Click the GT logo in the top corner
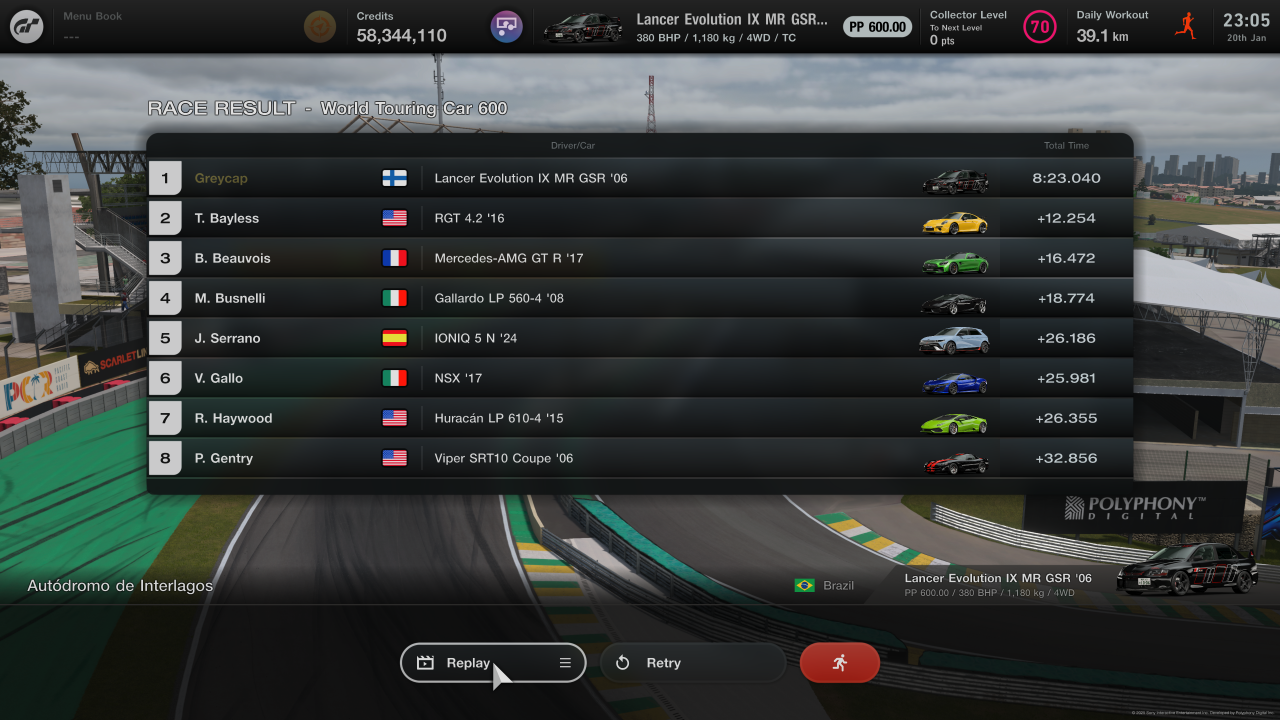 (26, 26)
